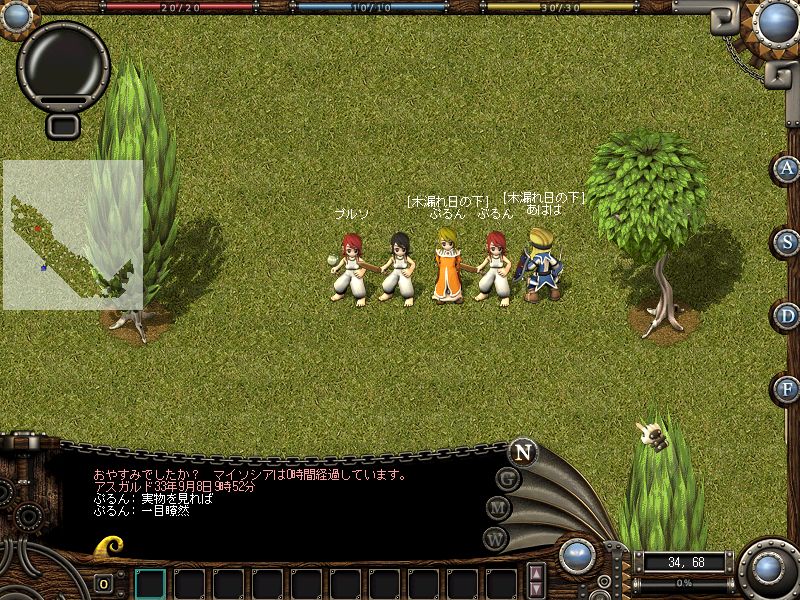Screen dimensions: 800x600
Task: Select the M chat mode button
Action: coord(499,508)
